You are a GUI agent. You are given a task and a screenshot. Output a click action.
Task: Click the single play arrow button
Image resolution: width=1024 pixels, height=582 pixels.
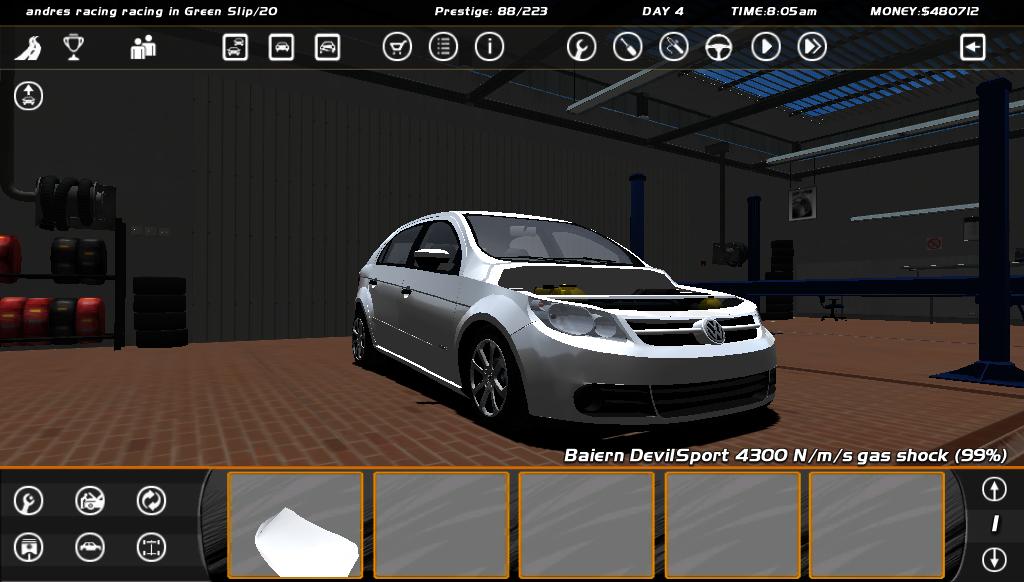(x=766, y=47)
